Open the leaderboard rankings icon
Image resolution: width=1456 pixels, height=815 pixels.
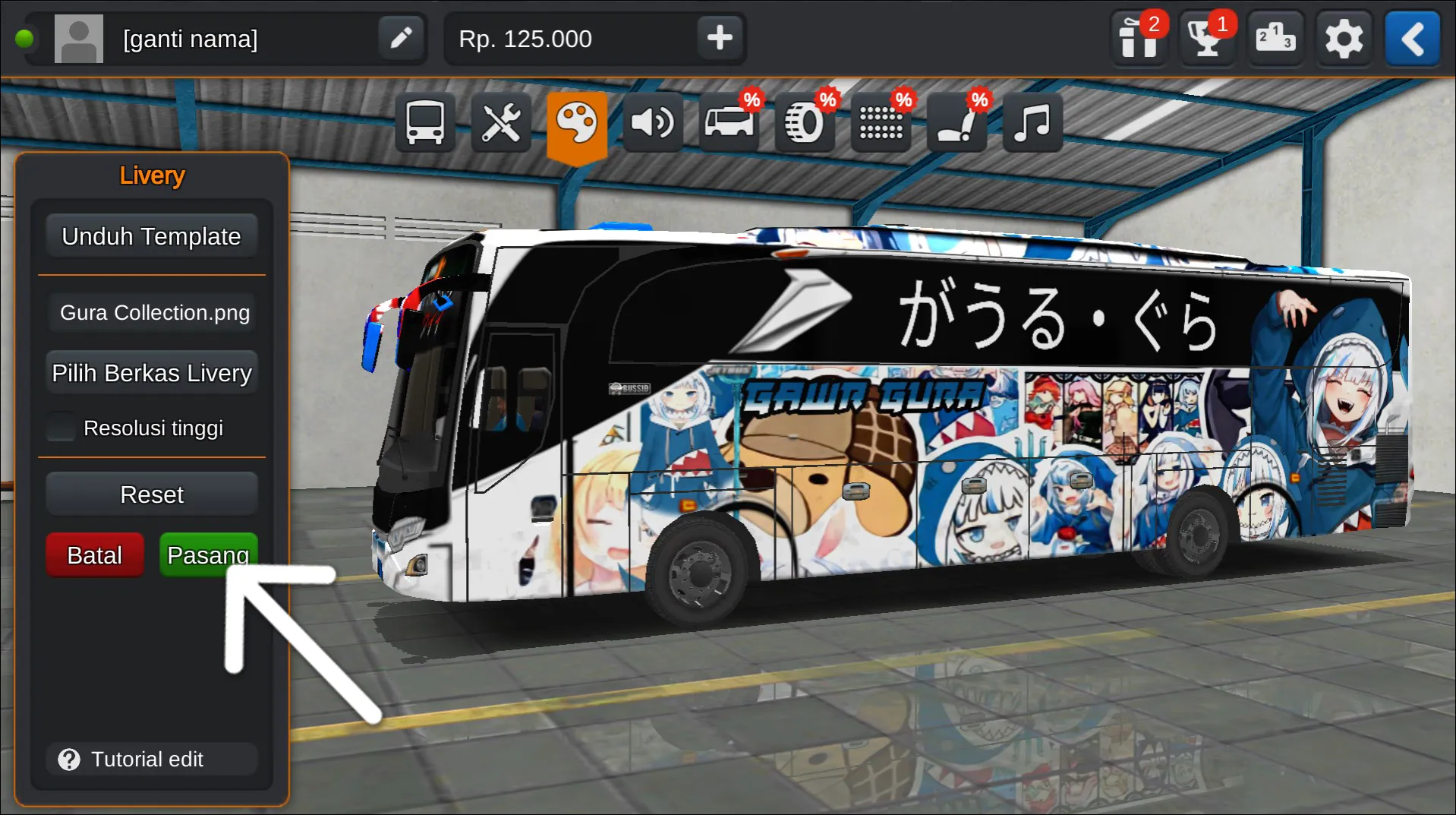(1275, 38)
